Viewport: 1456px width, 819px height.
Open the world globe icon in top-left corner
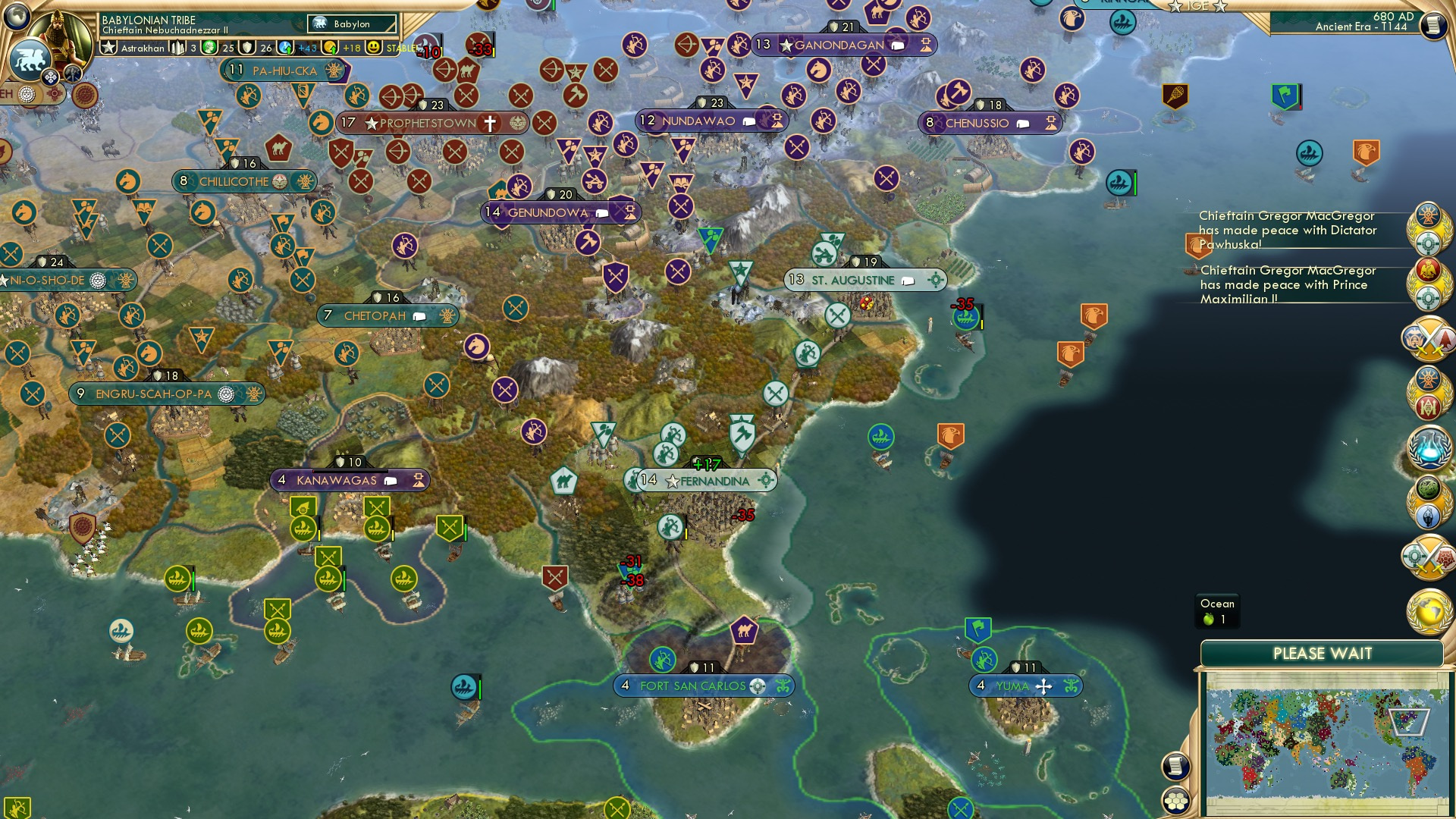tap(17, 17)
